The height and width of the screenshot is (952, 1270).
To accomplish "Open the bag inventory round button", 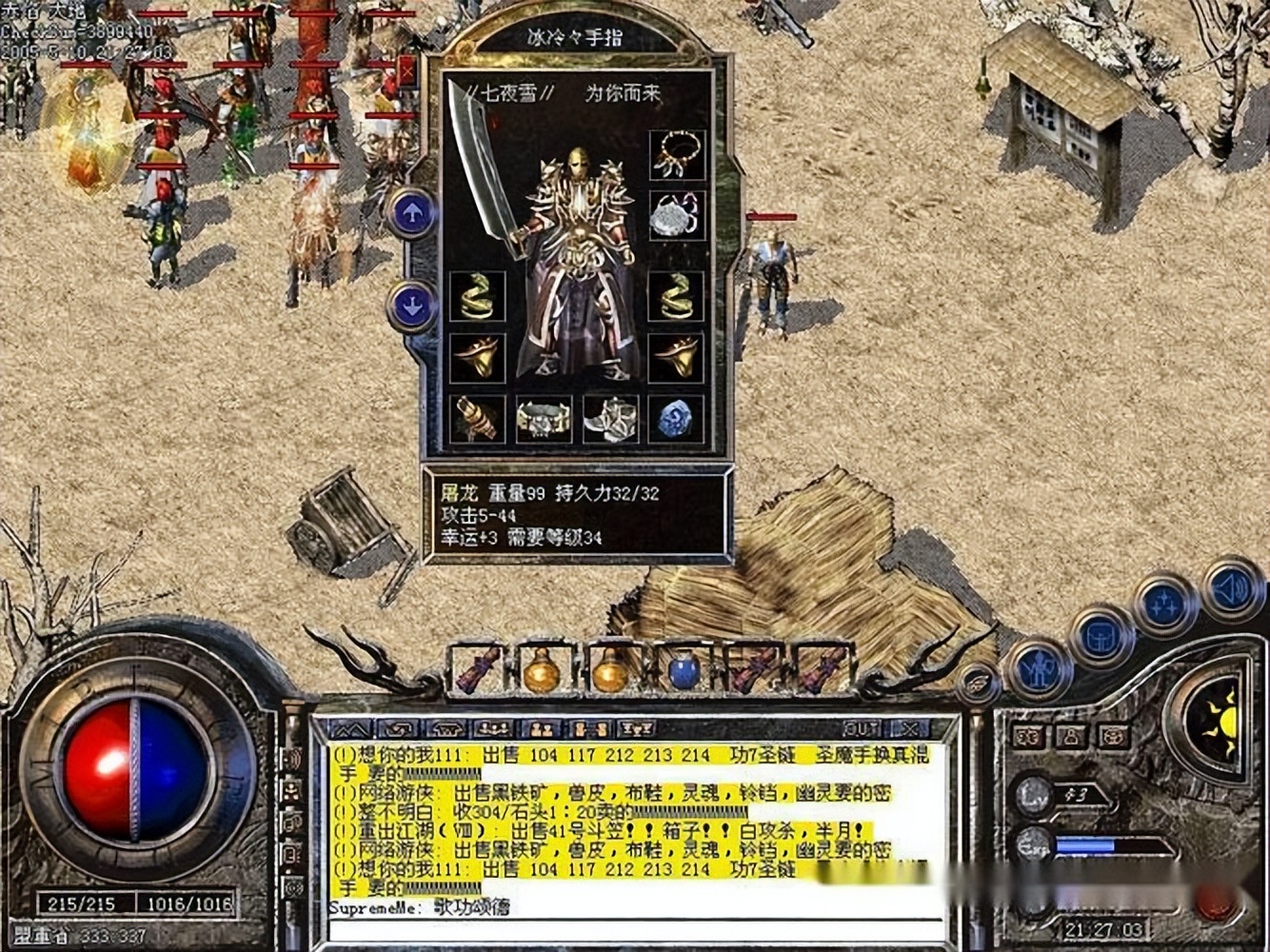I will coord(1101,637).
